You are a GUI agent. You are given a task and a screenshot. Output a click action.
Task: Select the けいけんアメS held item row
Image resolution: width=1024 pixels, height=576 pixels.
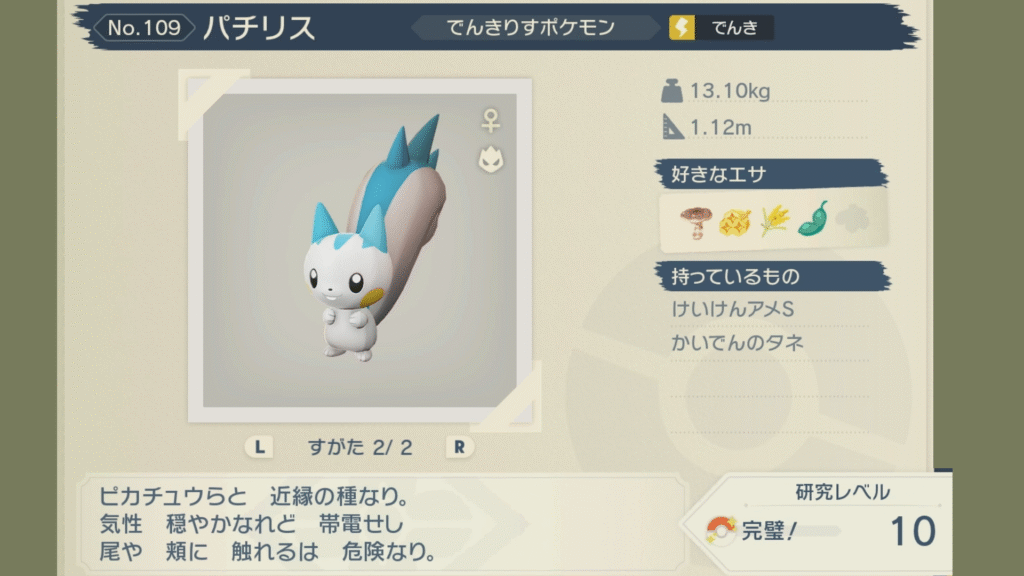point(733,310)
